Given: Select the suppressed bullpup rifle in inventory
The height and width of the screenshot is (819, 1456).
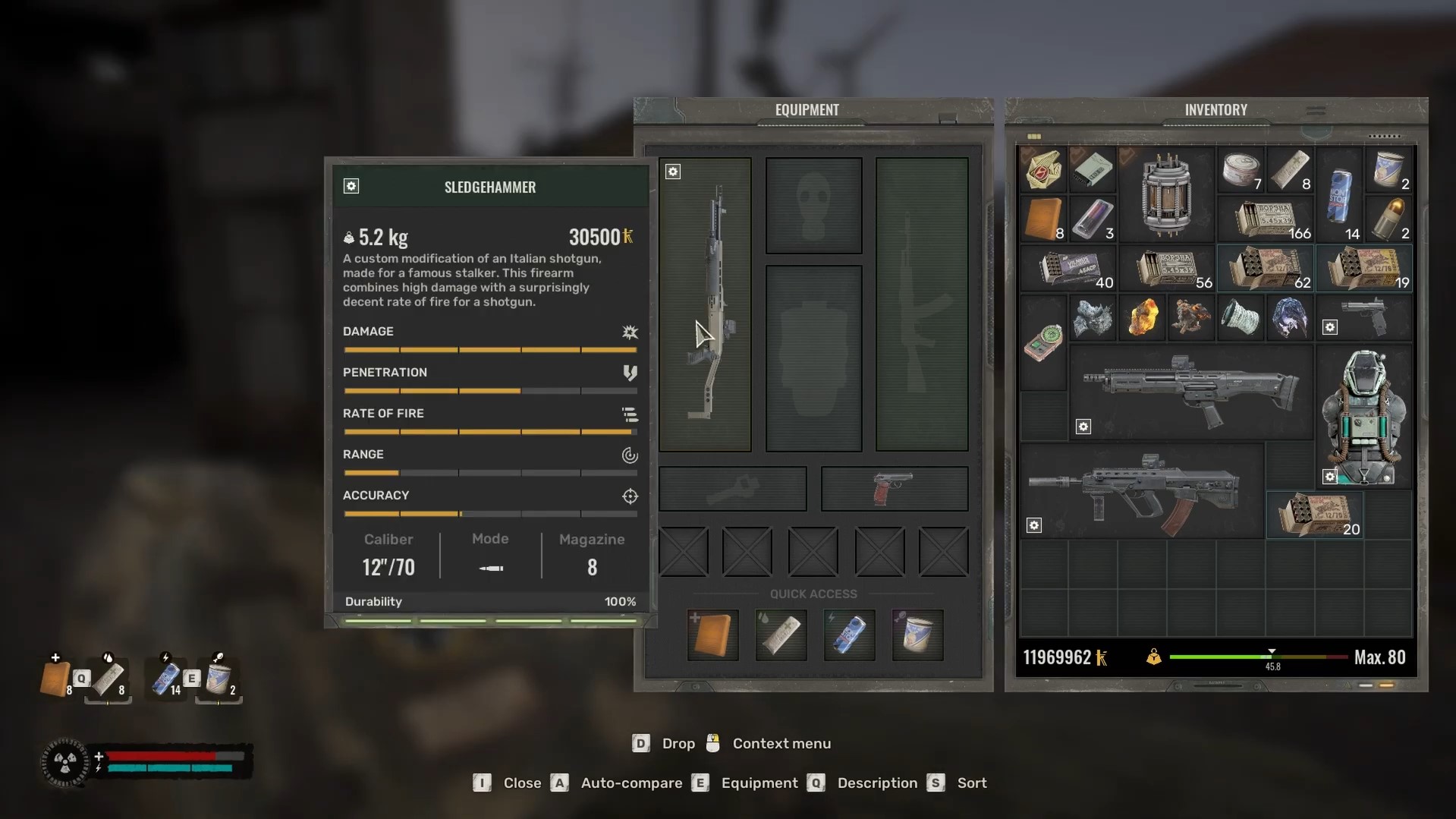Looking at the screenshot, I should 1140,491.
